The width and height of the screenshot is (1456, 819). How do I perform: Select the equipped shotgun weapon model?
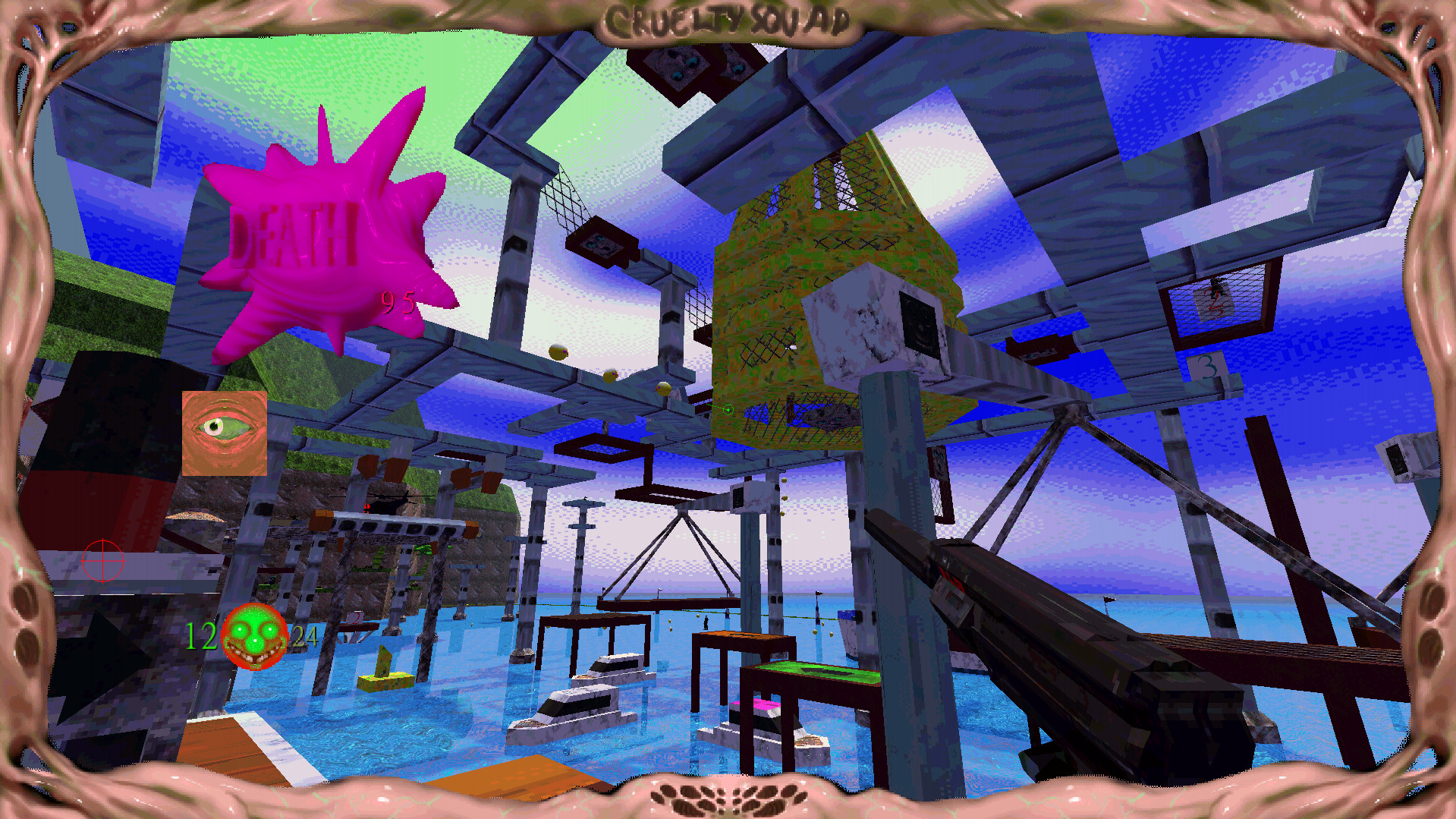tap(1100, 668)
